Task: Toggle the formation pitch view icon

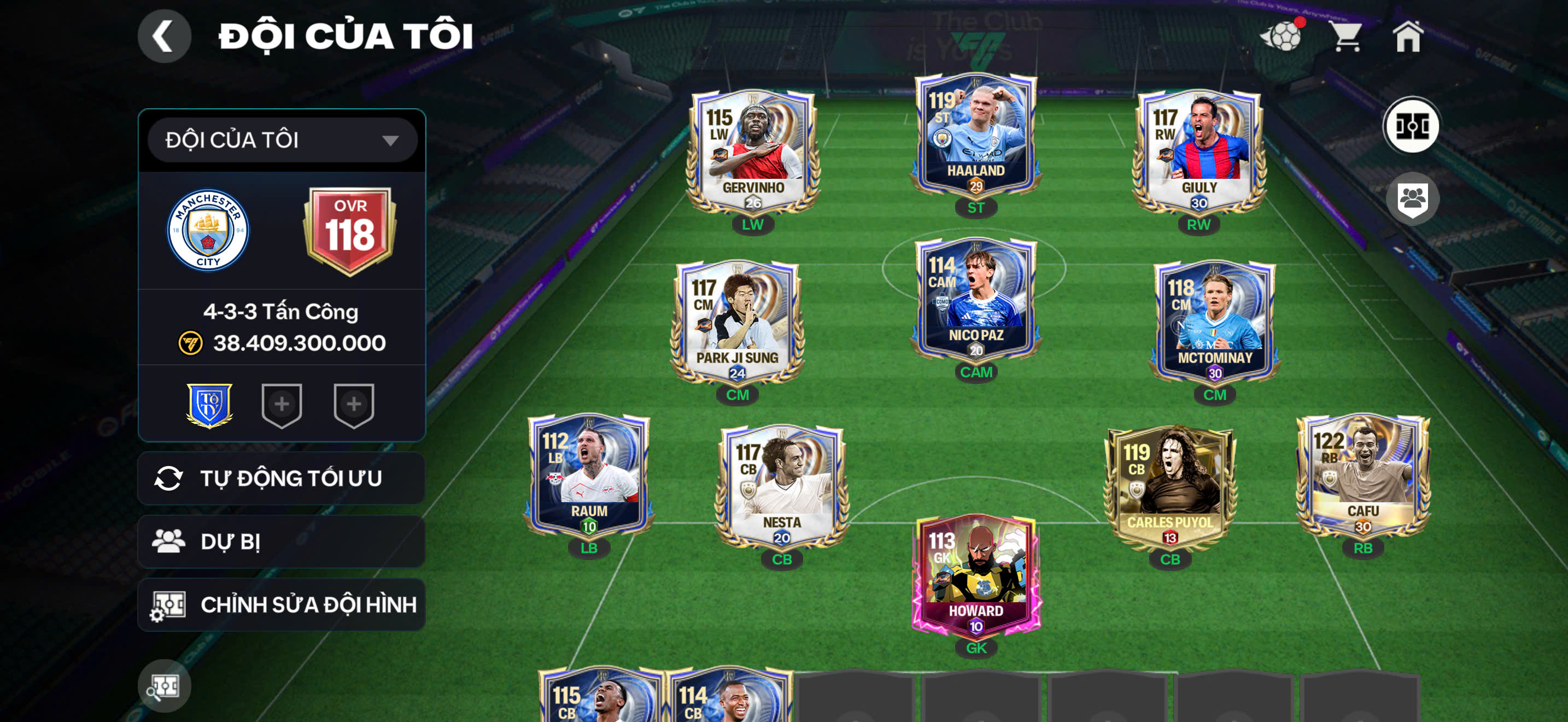Action: pos(1411,126)
